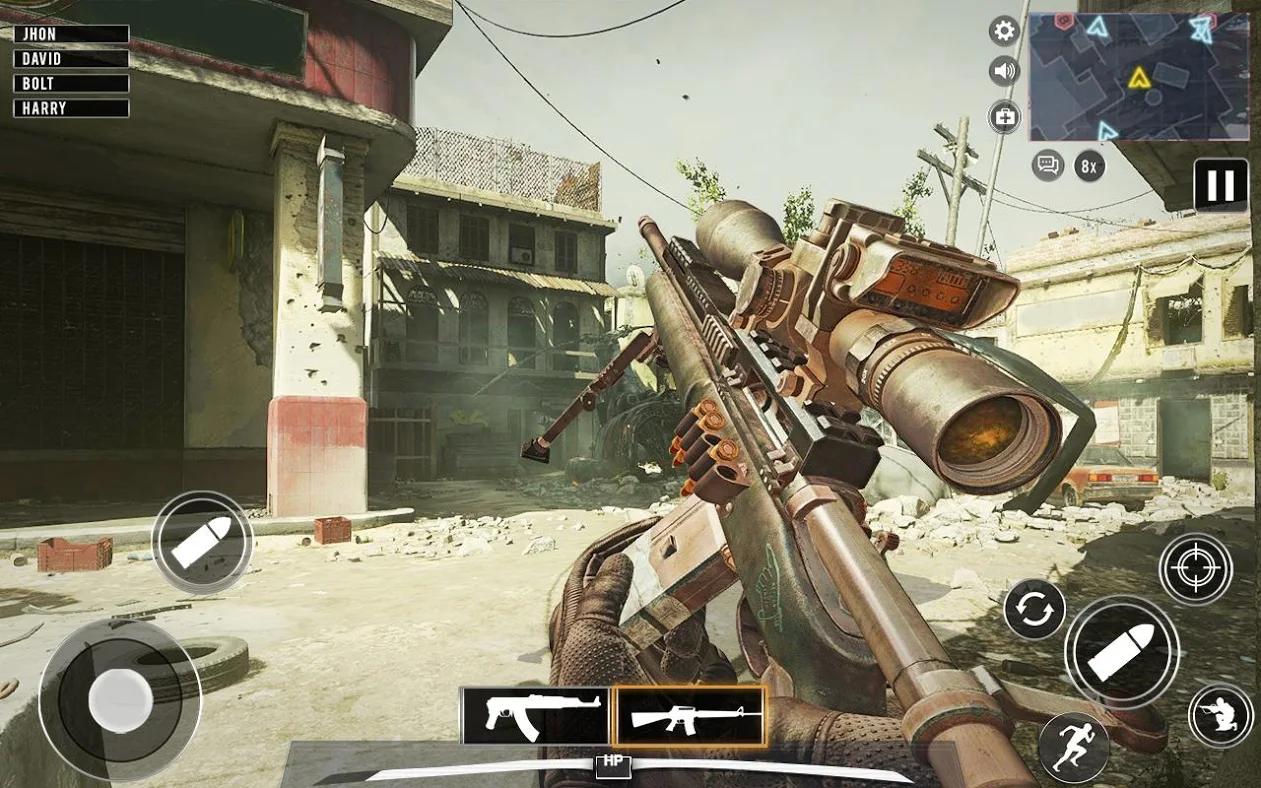Tap the 8x scope zoom button

point(1090,165)
